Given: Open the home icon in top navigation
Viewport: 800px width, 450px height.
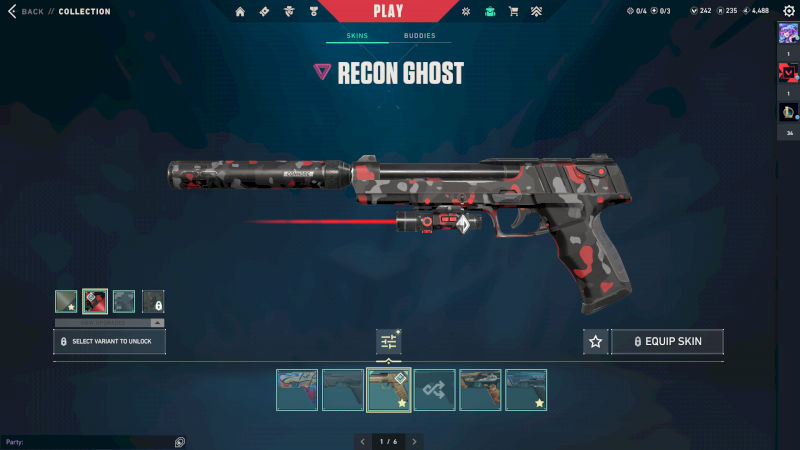Looking at the screenshot, I should pyautogui.click(x=240, y=12).
